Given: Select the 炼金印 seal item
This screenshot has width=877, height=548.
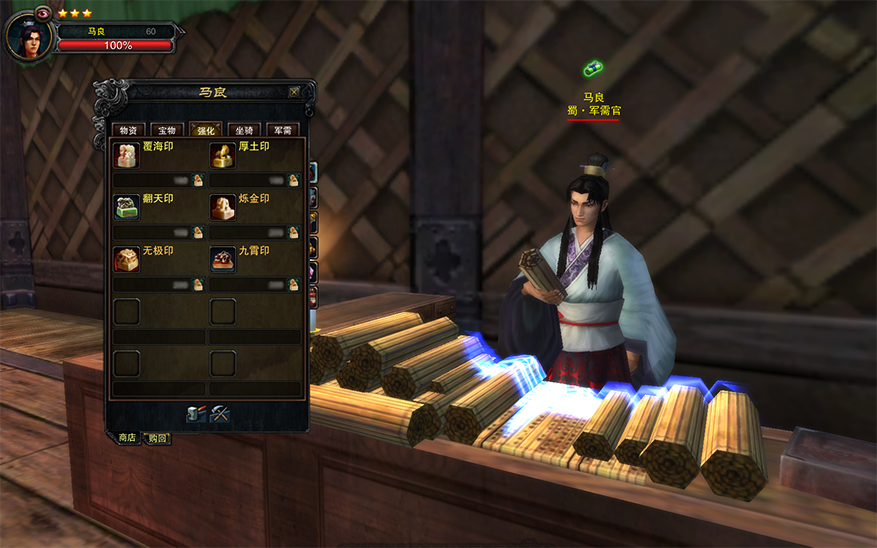Looking at the screenshot, I should 223,207.
